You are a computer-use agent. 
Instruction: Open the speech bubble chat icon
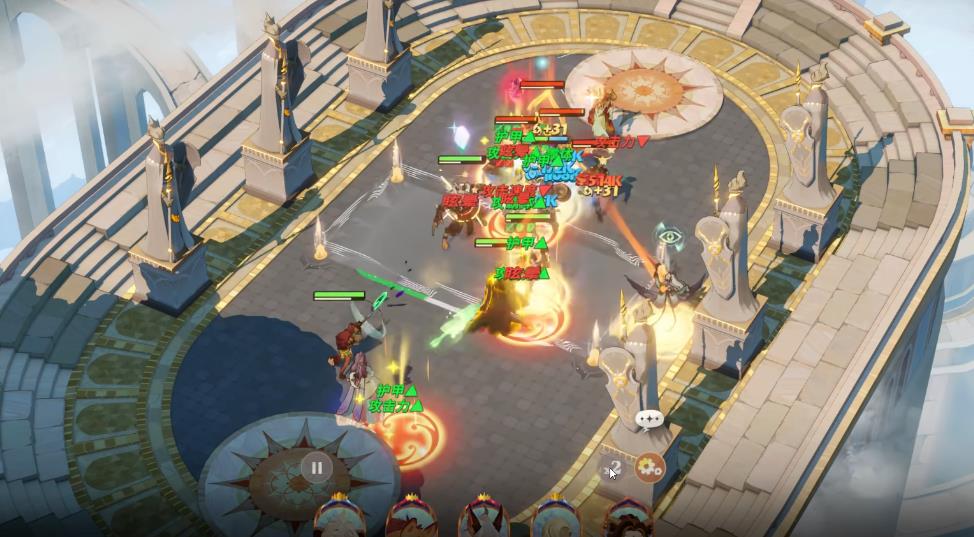649,419
